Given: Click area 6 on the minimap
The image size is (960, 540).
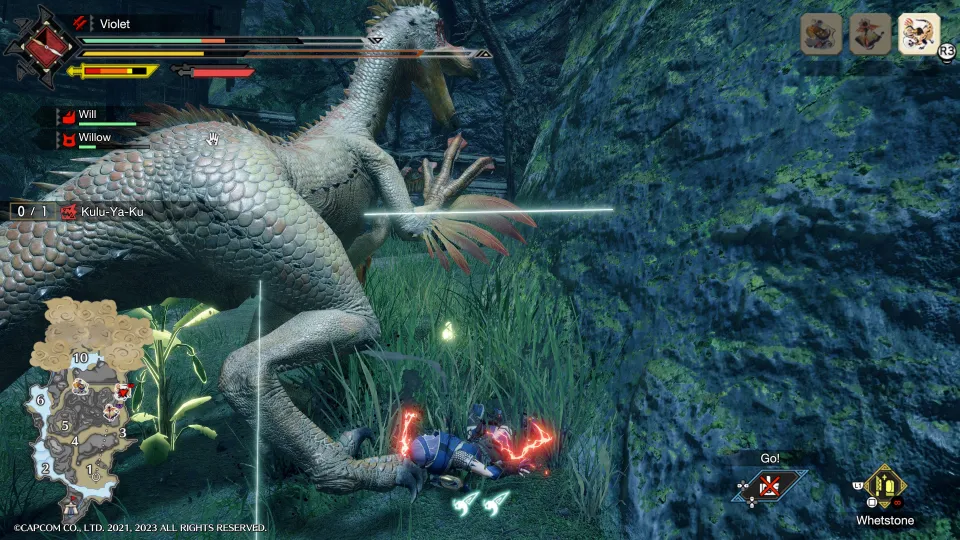Looking at the screenshot, I should coord(41,400).
